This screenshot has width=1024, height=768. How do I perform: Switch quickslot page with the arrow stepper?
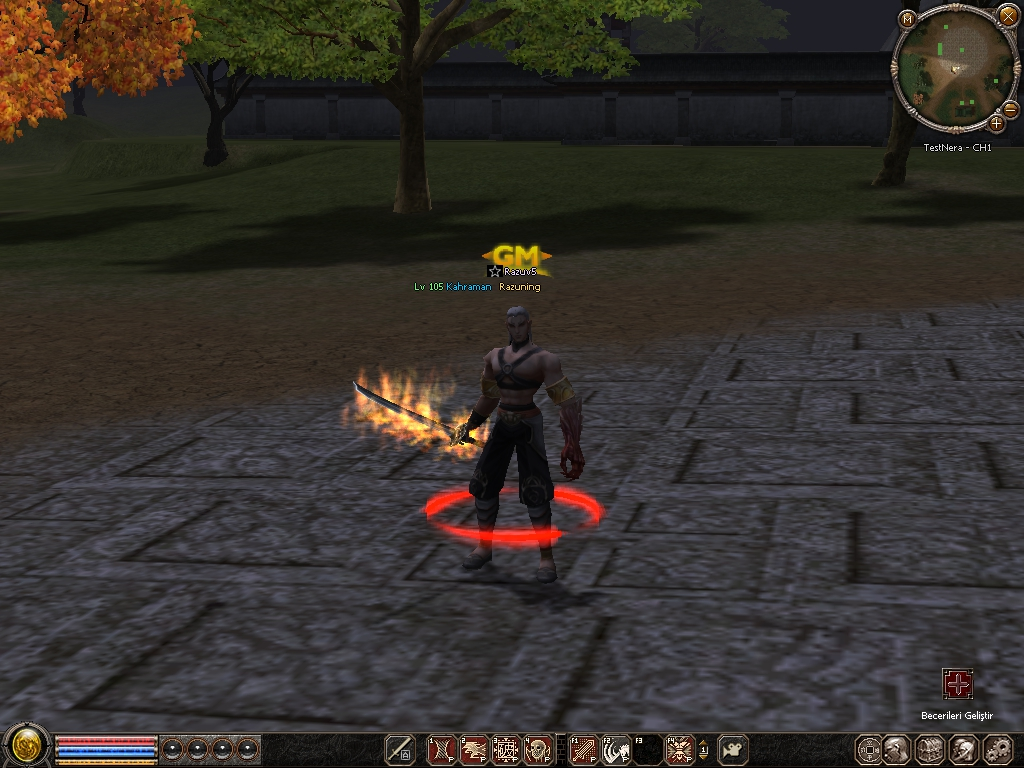[x=703, y=749]
